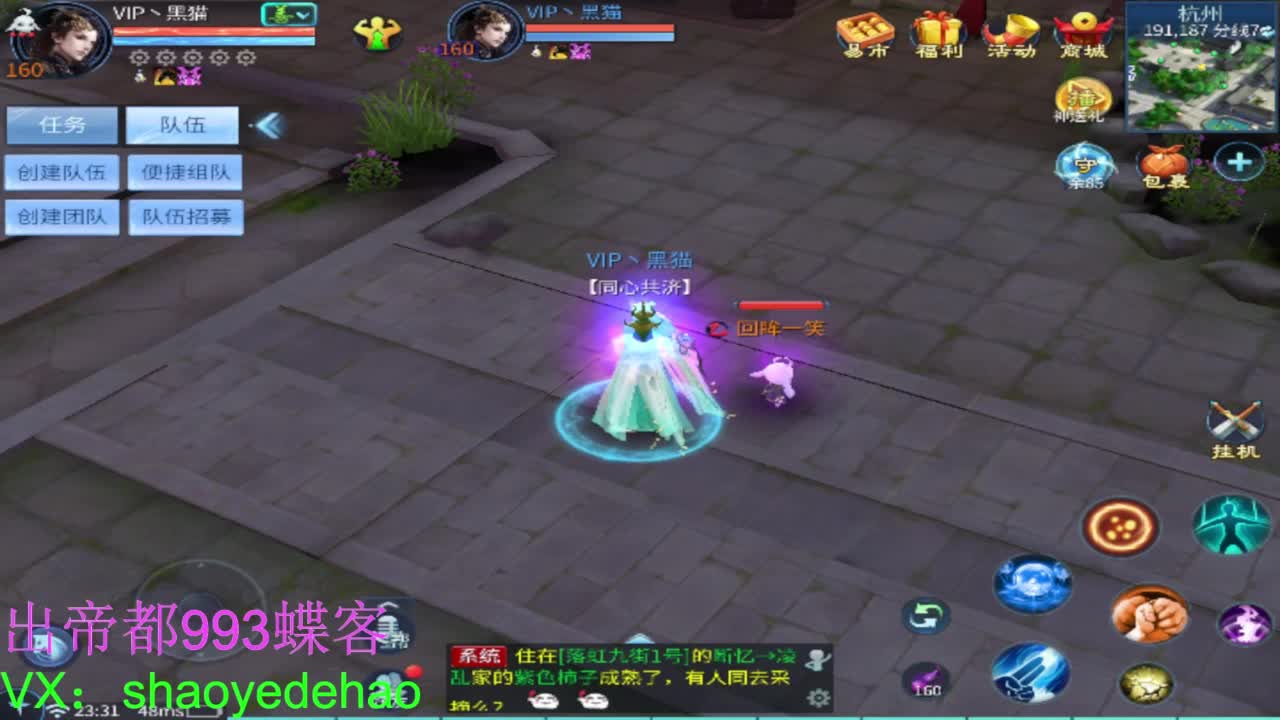1280x720 pixels.
Task: Click the 创建队伍 create team button
Action: tap(62, 172)
